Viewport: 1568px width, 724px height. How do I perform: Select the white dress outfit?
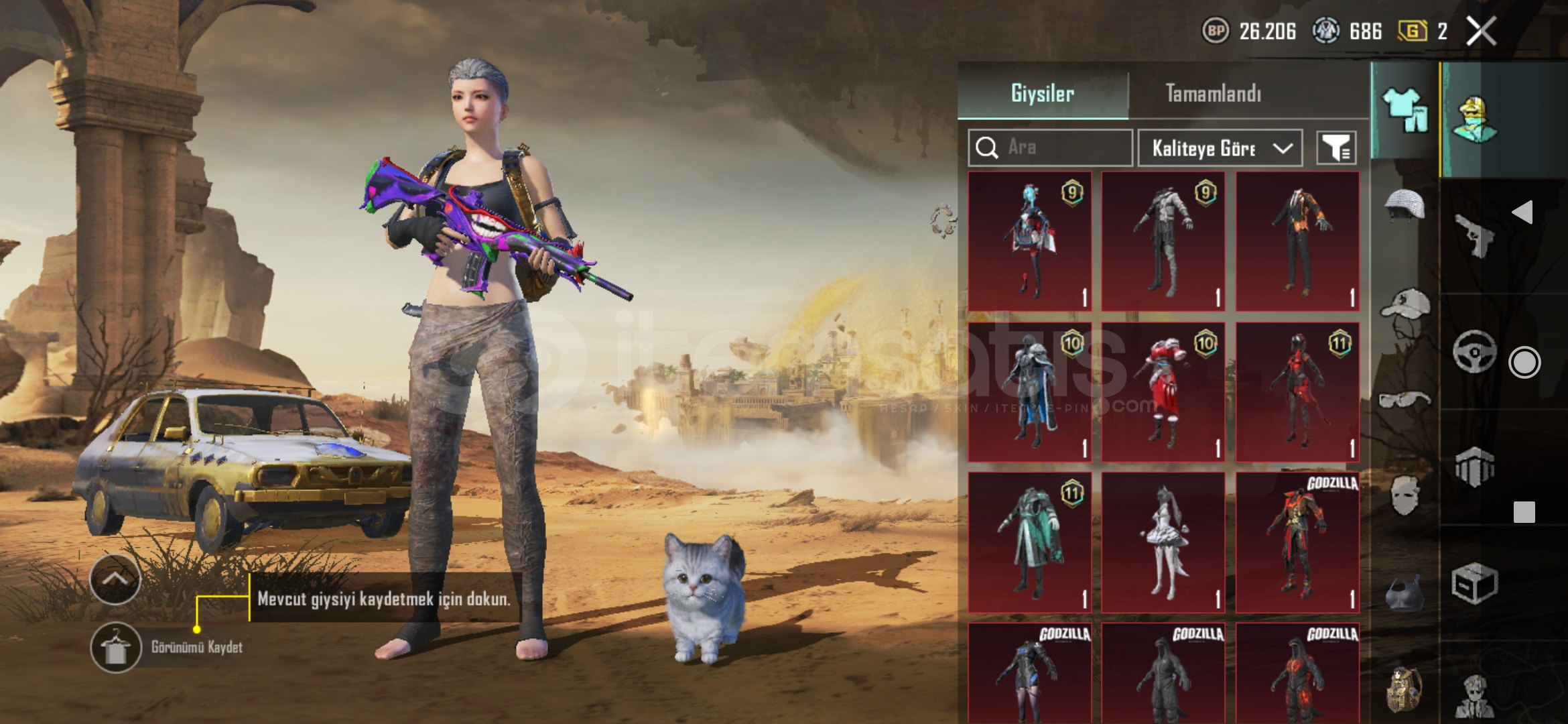tap(1163, 542)
